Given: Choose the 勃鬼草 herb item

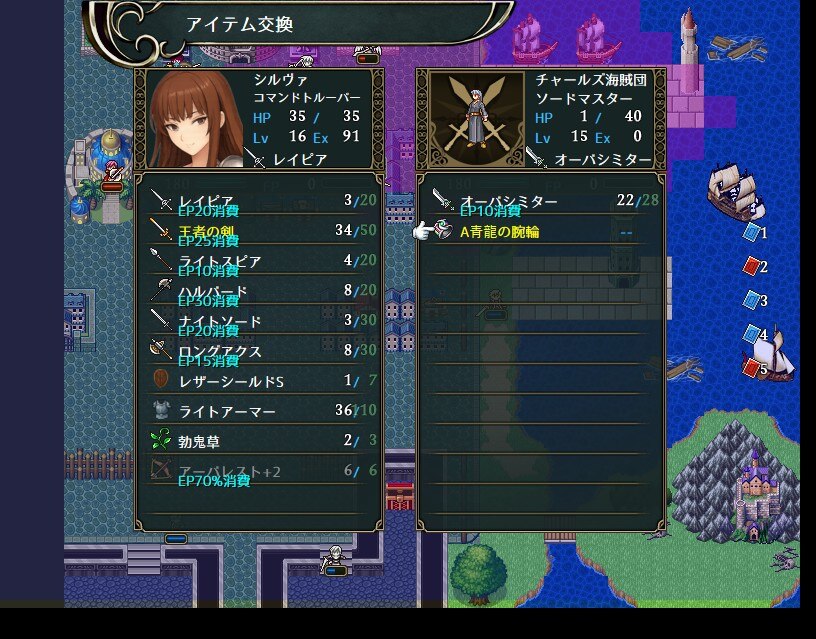Looking at the screenshot, I should pos(260,441).
